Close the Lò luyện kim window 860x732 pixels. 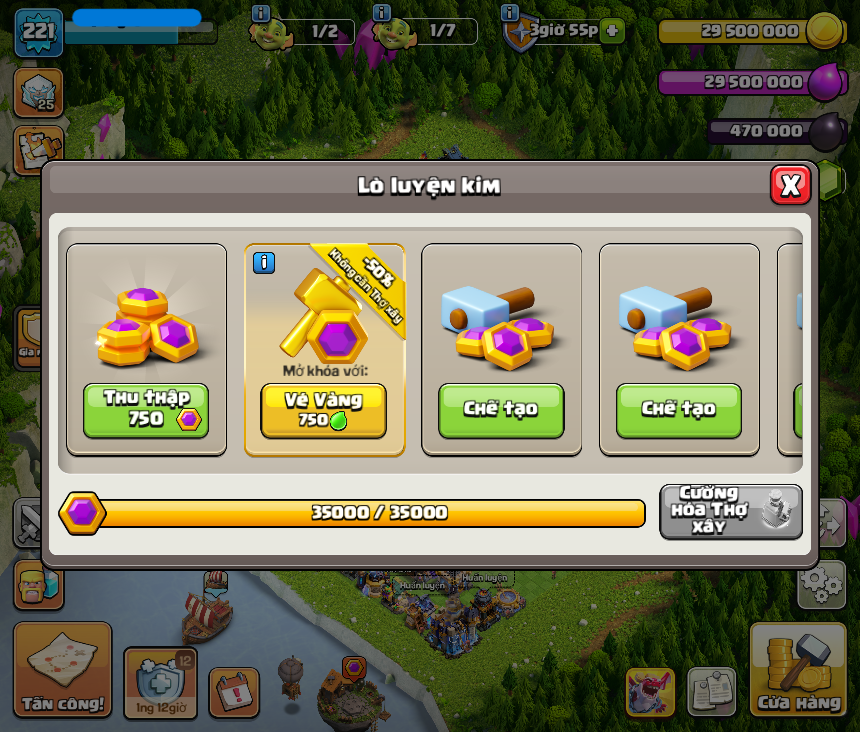click(790, 185)
